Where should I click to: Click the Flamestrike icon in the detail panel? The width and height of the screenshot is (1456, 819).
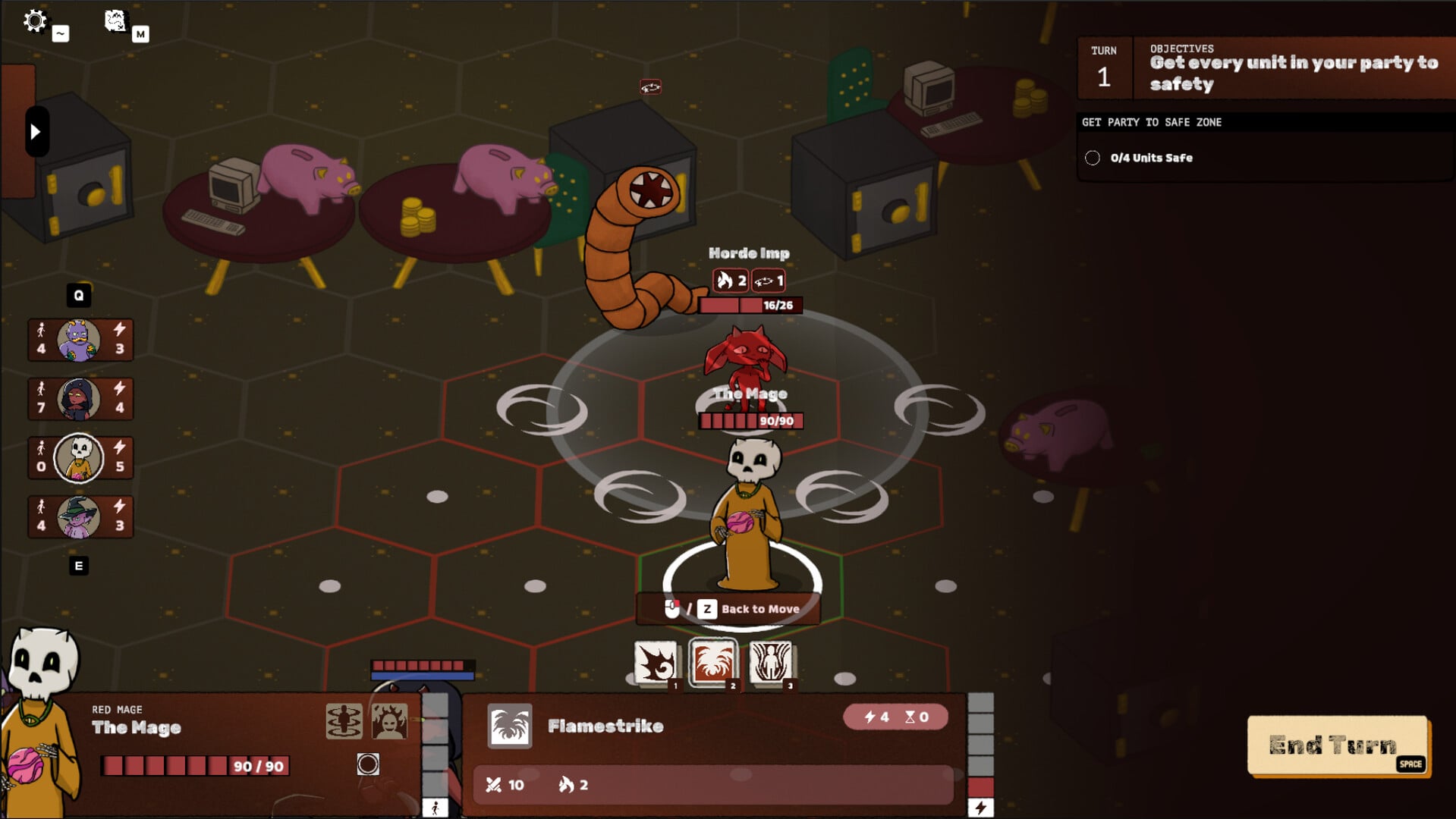pyautogui.click(x=509, y=726)
